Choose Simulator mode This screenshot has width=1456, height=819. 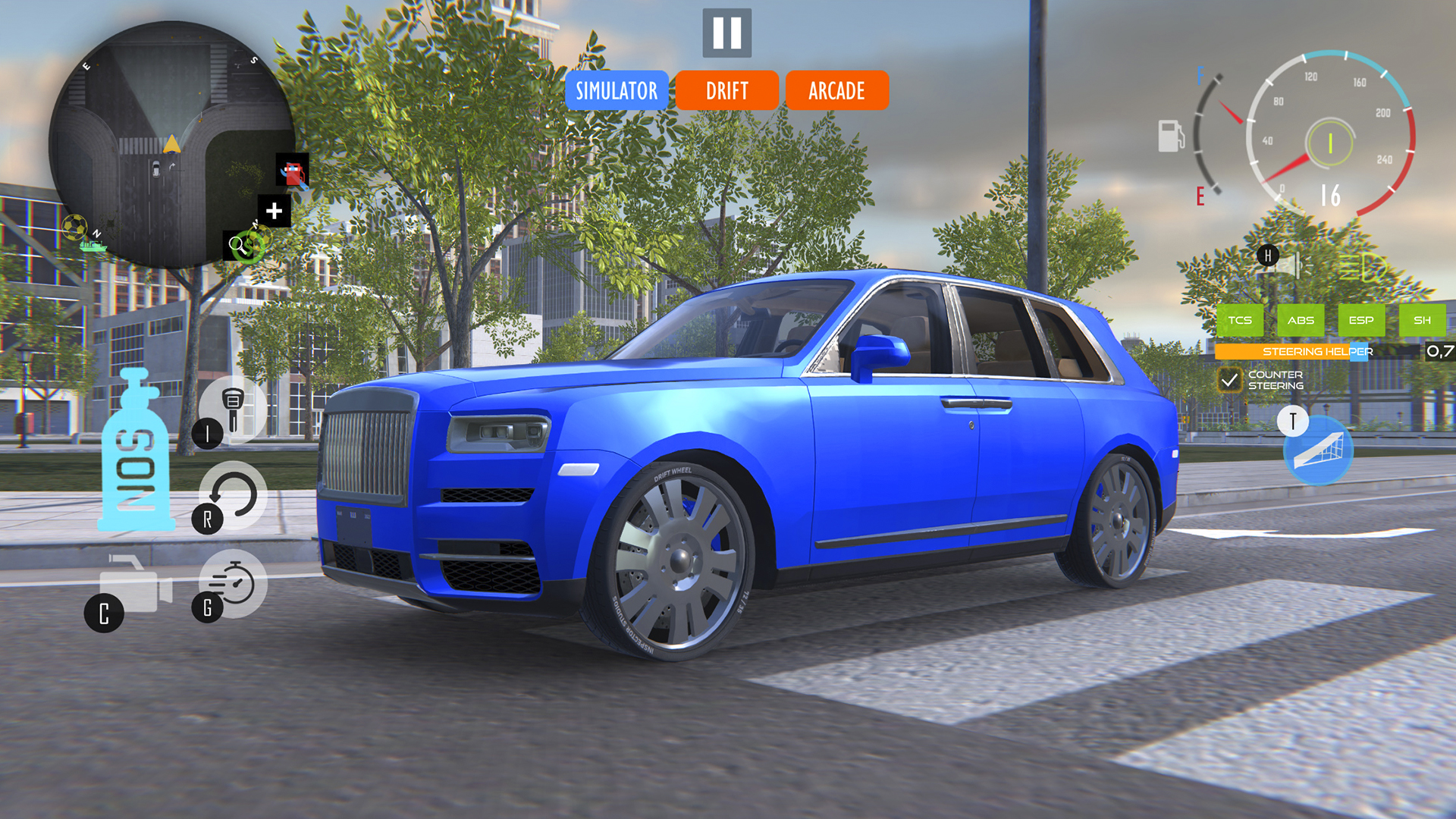[616, 91]
